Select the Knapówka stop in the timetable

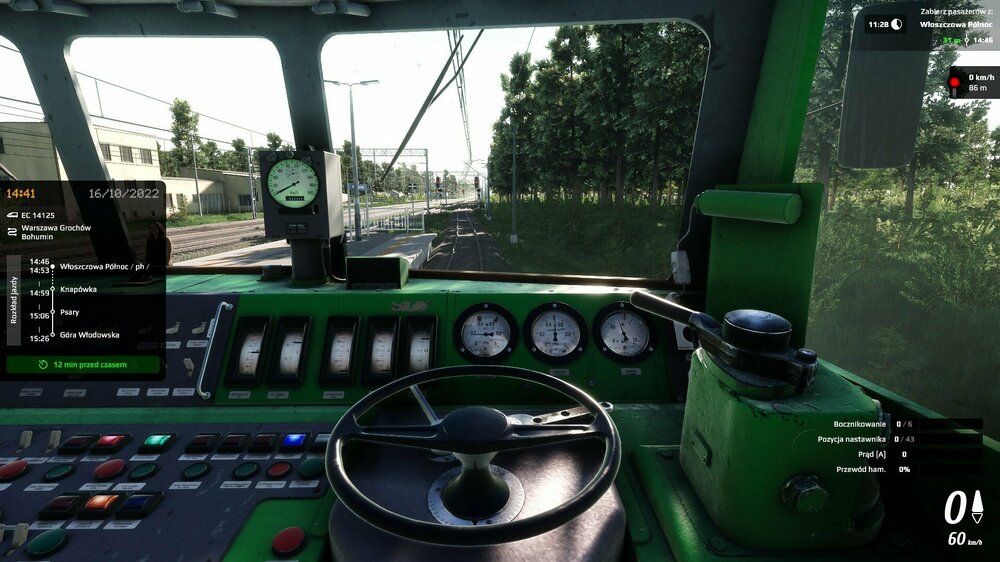tap(78, 289)
